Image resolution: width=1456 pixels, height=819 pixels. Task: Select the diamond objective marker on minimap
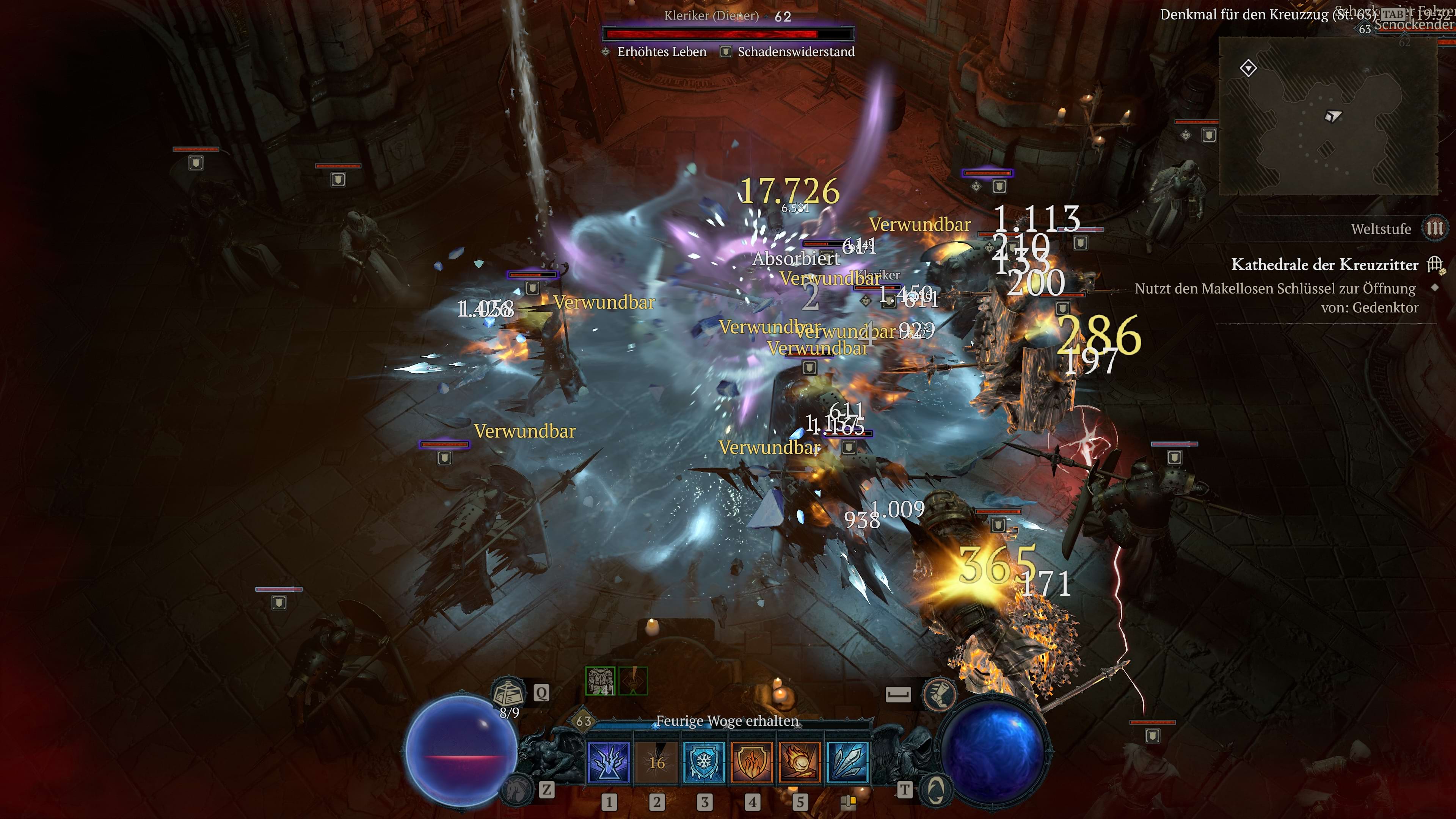(1248, 68)
